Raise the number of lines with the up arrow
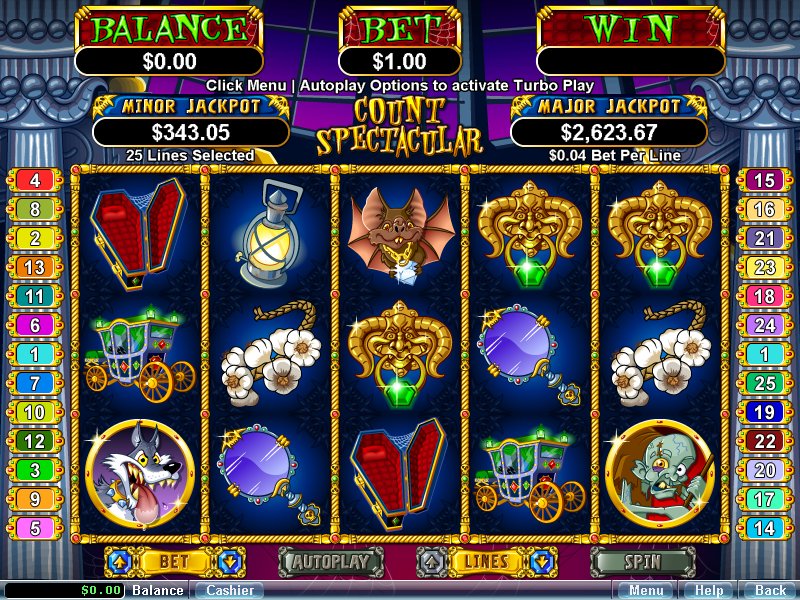 [x=430, y=562]
